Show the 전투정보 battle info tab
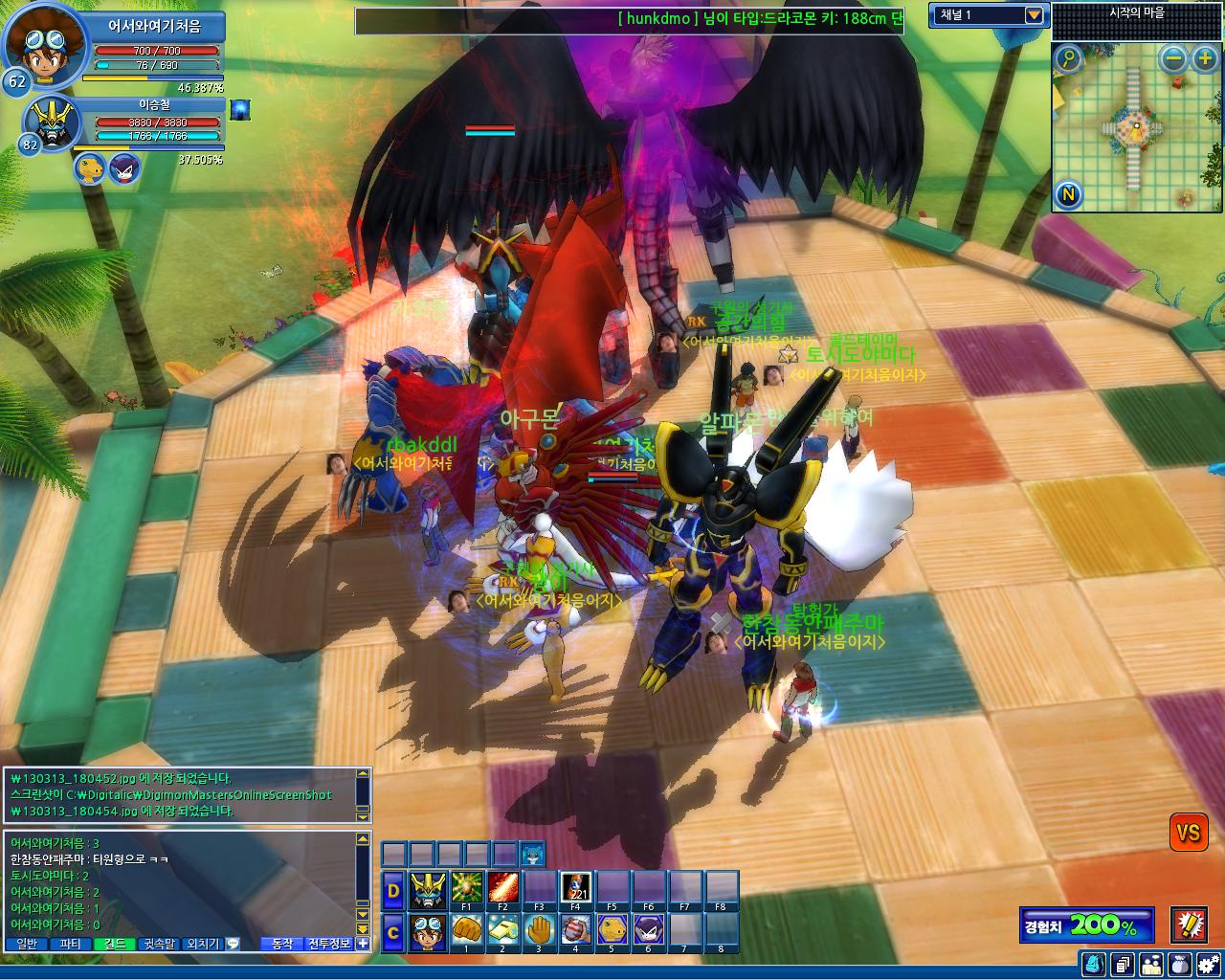 tap(329, 944)
